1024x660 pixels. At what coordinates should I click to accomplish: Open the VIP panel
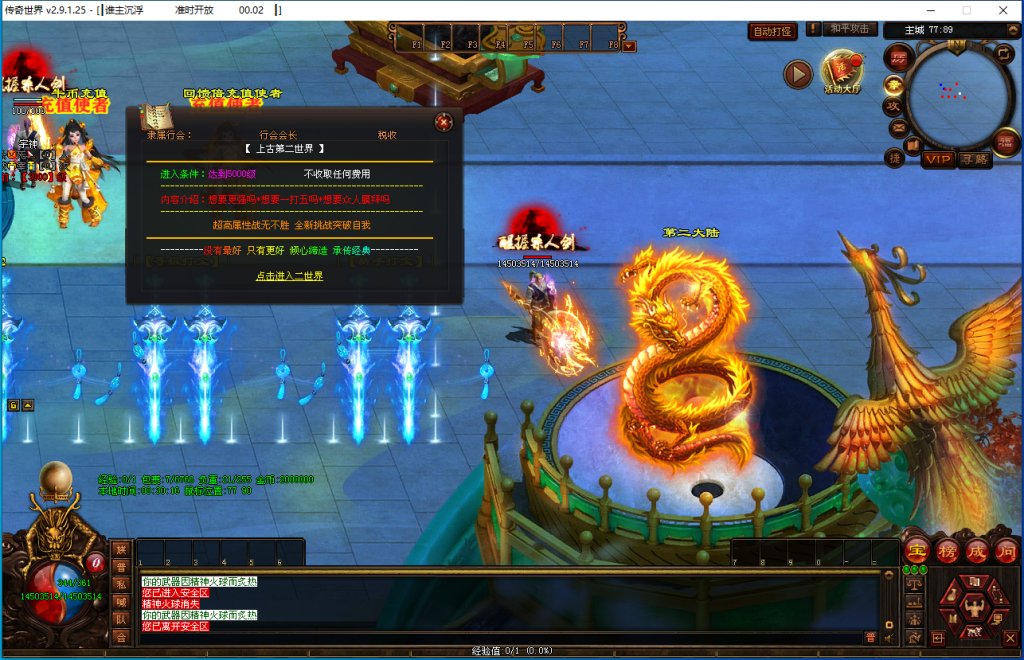[x=938, y=159]
